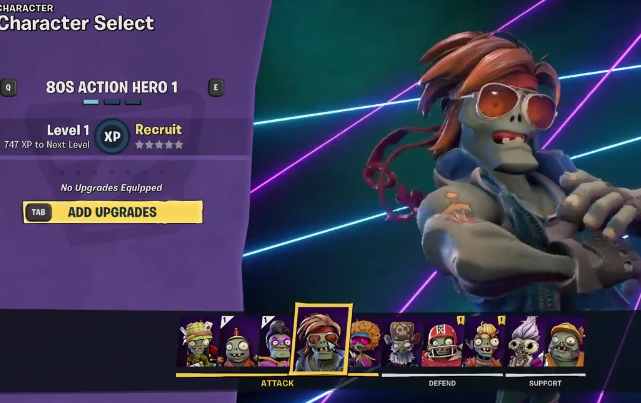This screenshot has width=641, height=403.
Task: Pick the Engineer zombie in orange hardhat
Action: 566,344
